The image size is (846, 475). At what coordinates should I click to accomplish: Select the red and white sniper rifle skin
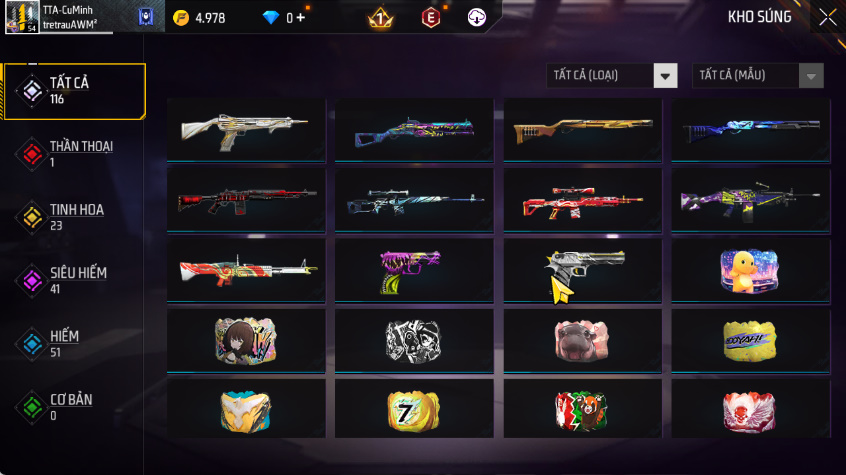tap(582, 200)
